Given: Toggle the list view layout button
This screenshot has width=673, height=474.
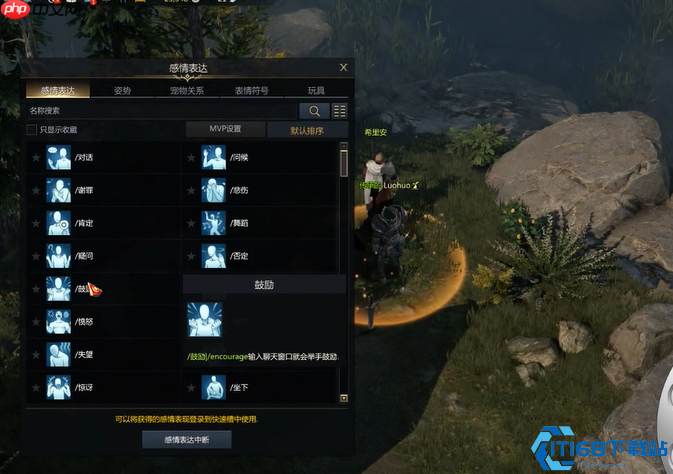Looking at the screenshot, I should point(340,111).
